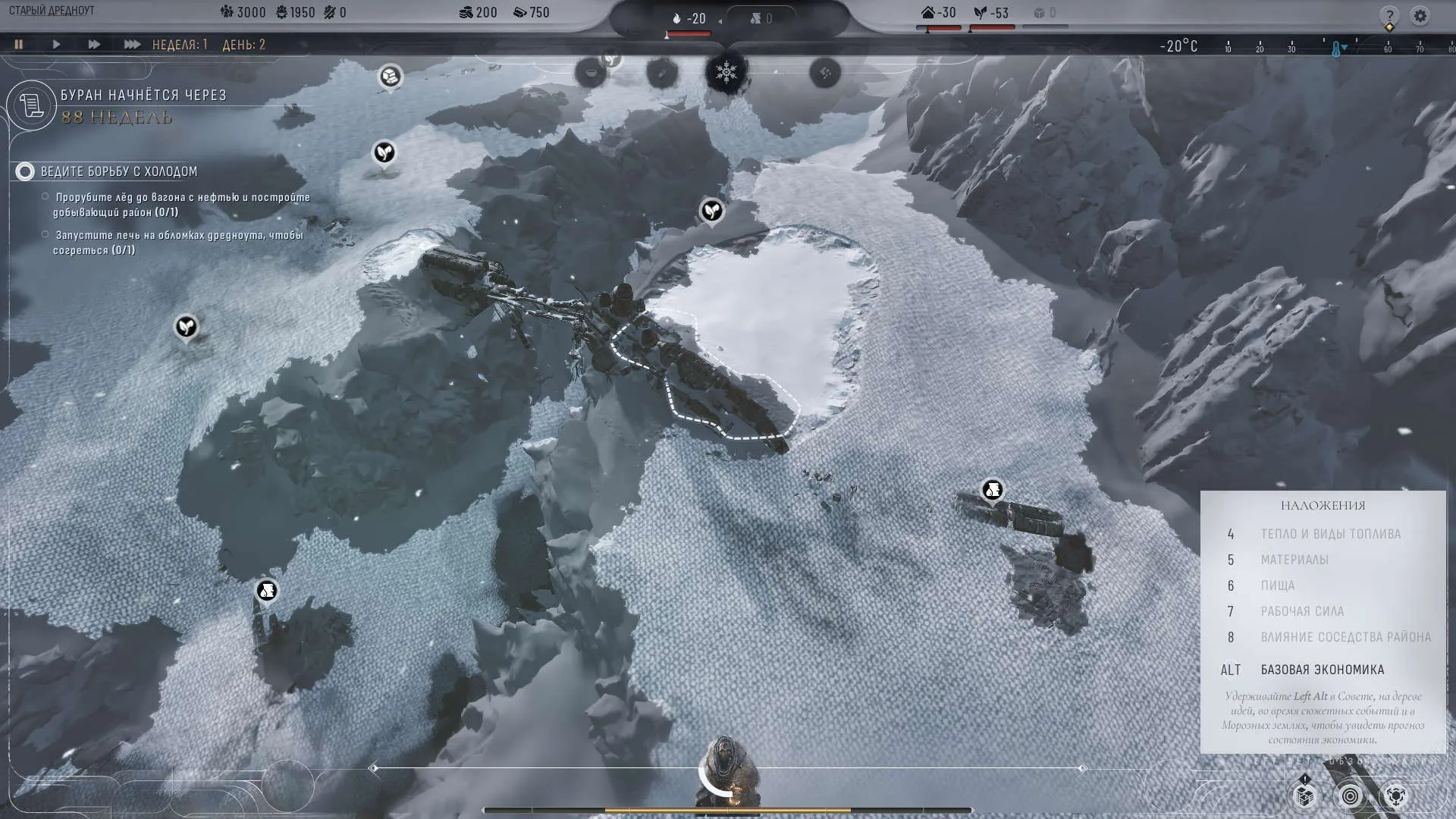The image size is (1456, 819).
Task: Click the 'Старый дредноут' city name
Action: 52,11
